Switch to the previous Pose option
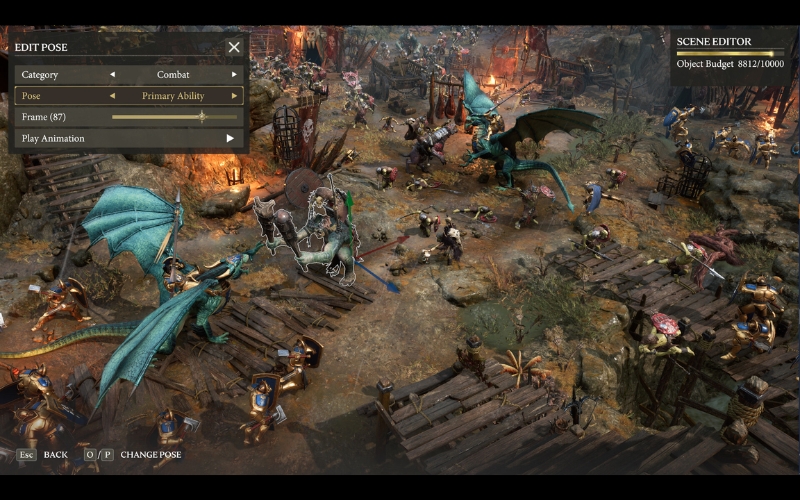The height and width of the screenshot is (500, 800). click(112, 96)
